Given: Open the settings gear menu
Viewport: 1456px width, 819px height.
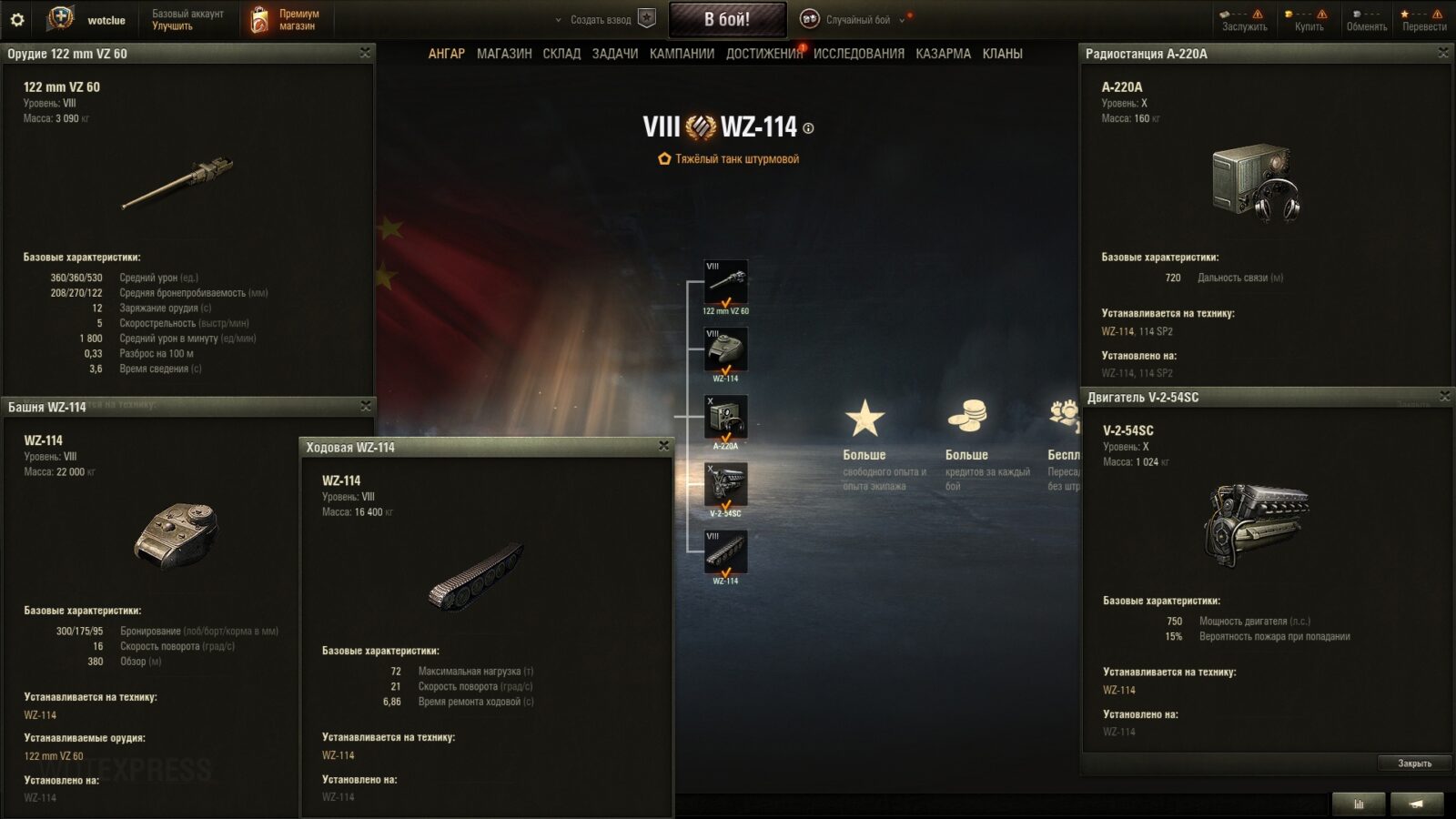Looking at the screenshot, I should coord(17,19).
